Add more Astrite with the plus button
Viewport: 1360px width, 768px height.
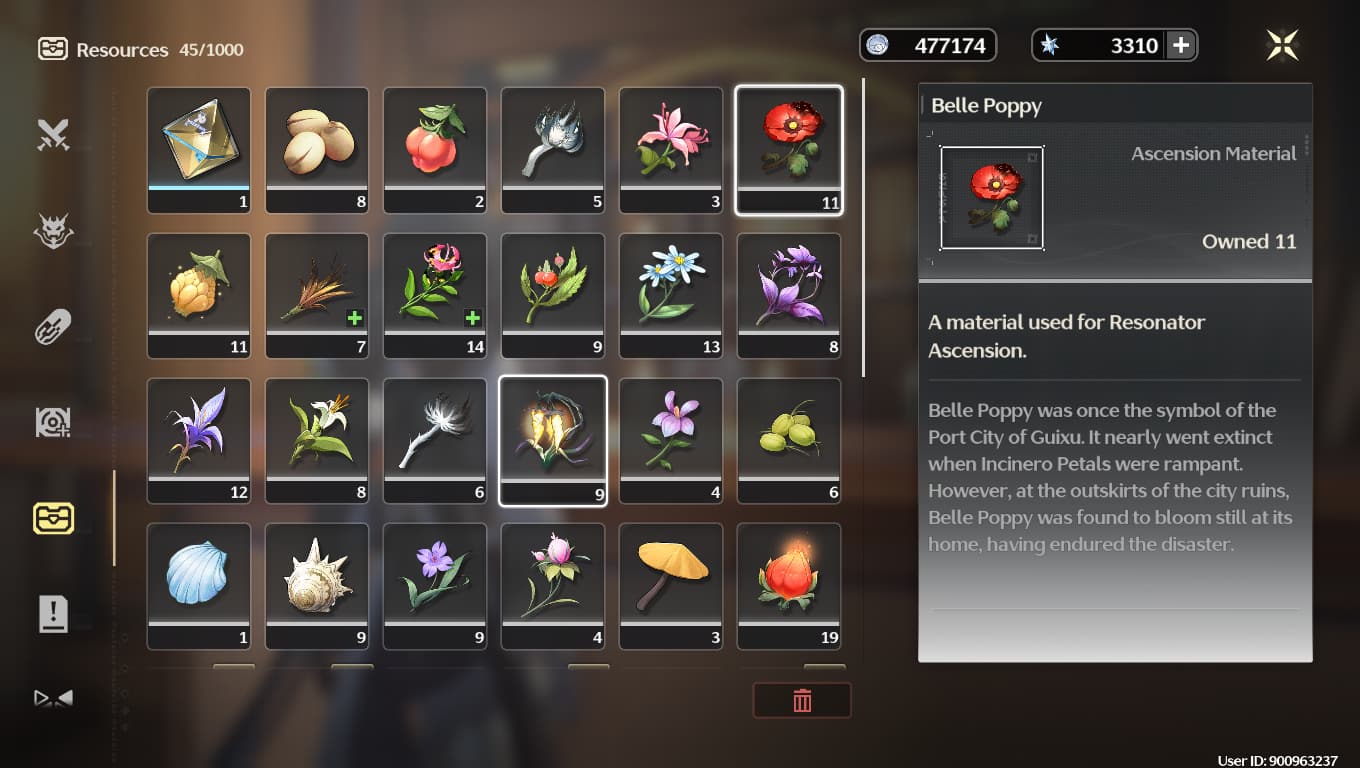[x=1181, y=45]
